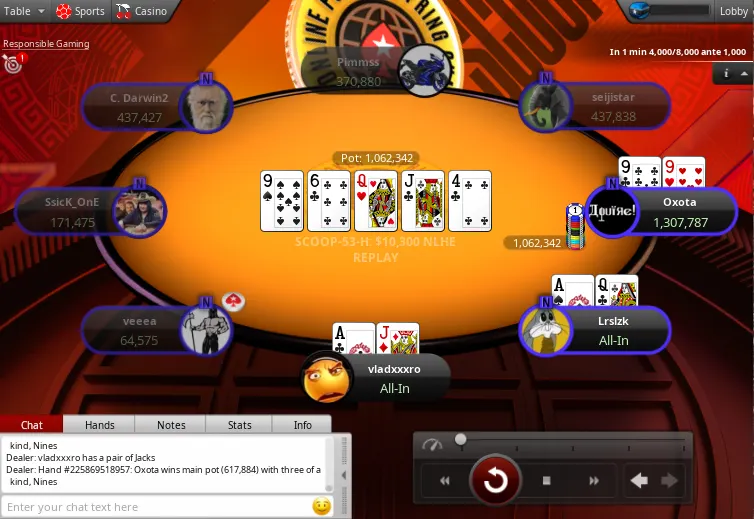Open the Stats tab
The width and height of the screenshot is (754, 519).
click(239, 425)
